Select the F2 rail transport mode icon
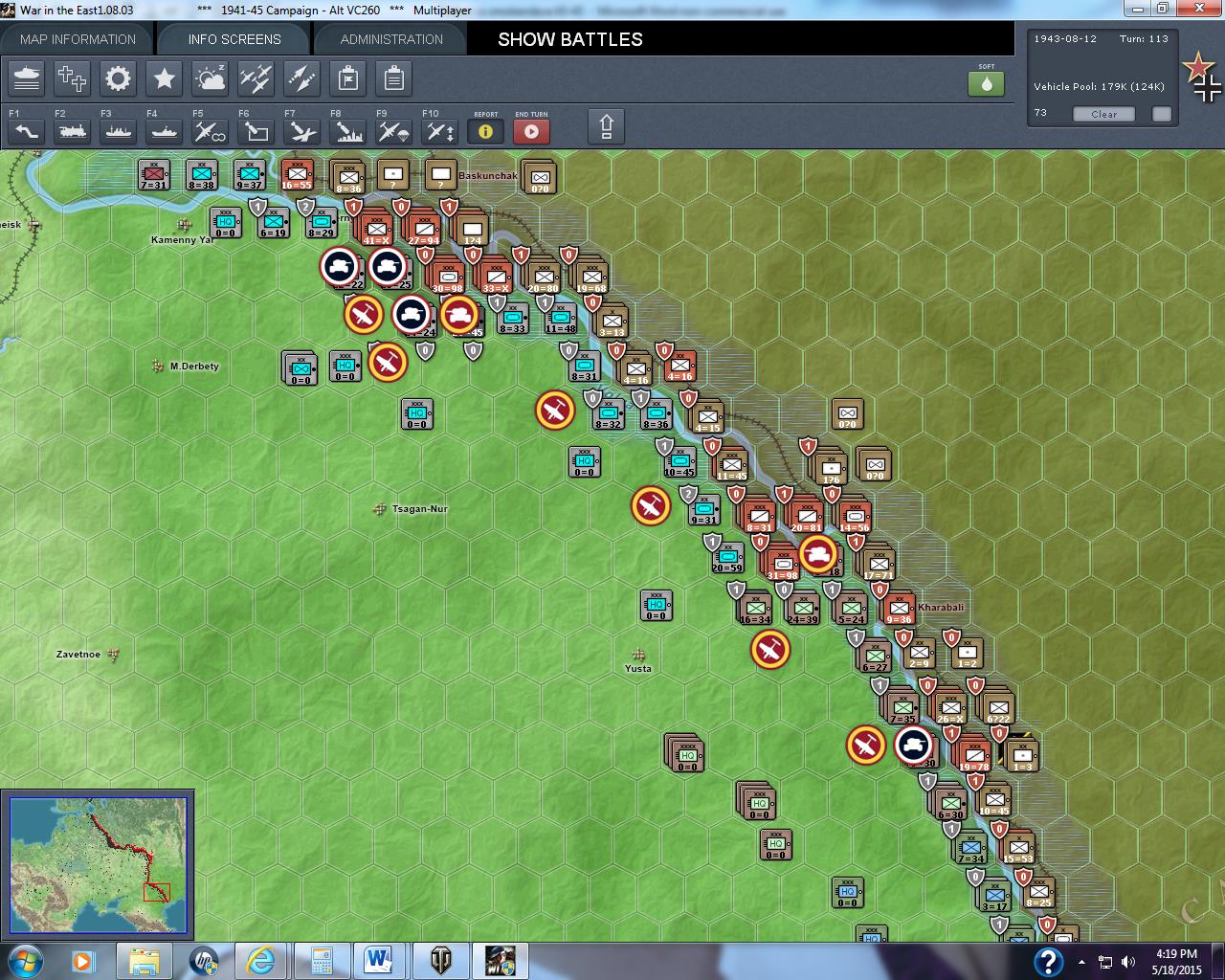 tap(72, 131)
